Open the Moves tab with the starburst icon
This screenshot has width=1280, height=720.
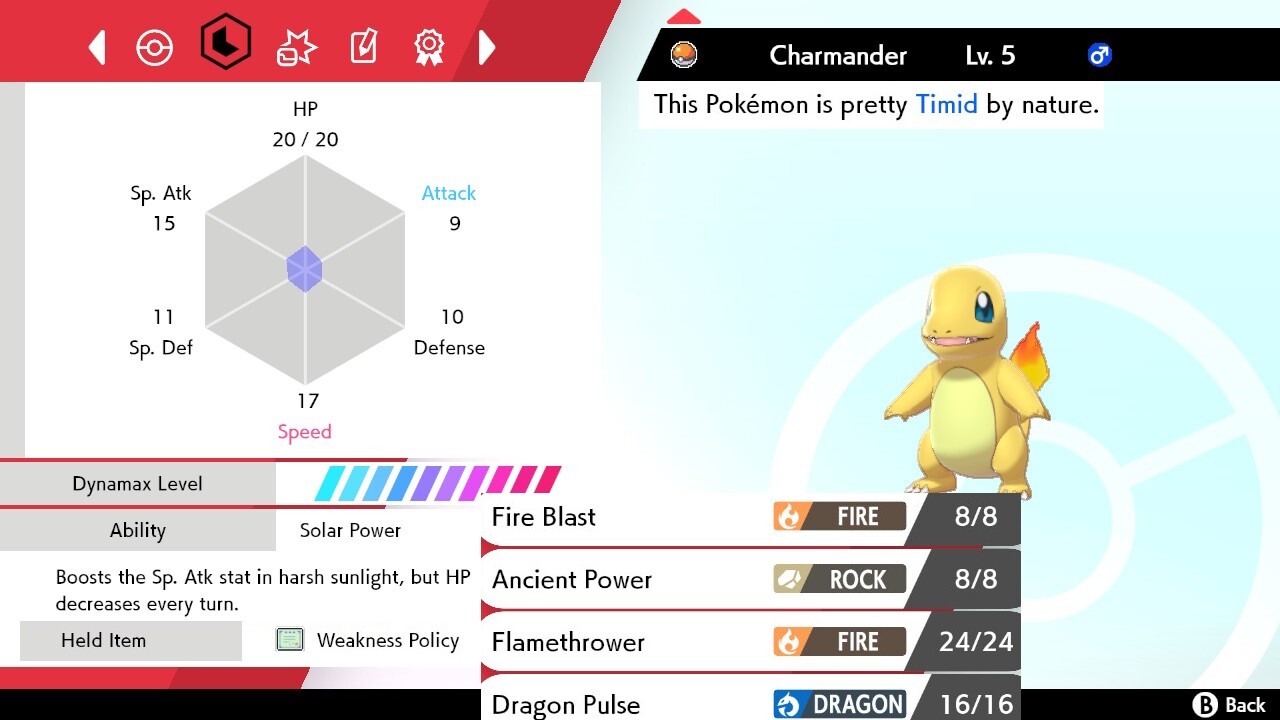pyautogui.click(x=295, y=45)
